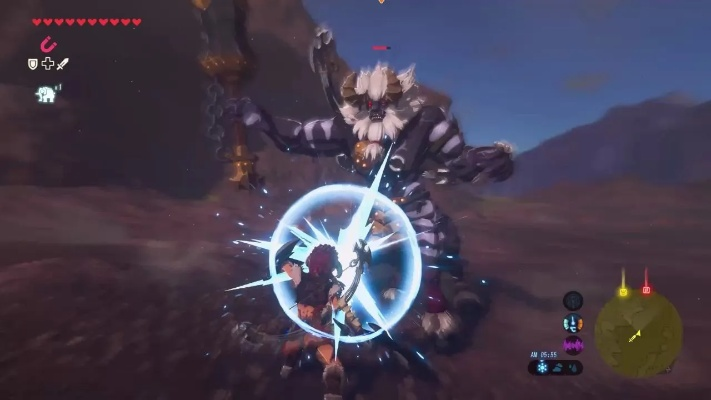Click the sword weapon icon

(x=62, y=64)
